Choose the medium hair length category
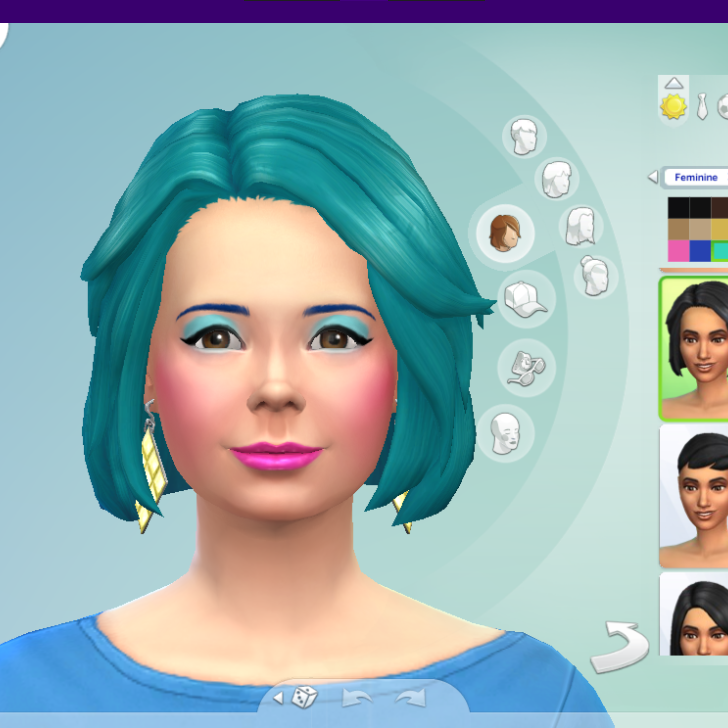 pos(558,180)
